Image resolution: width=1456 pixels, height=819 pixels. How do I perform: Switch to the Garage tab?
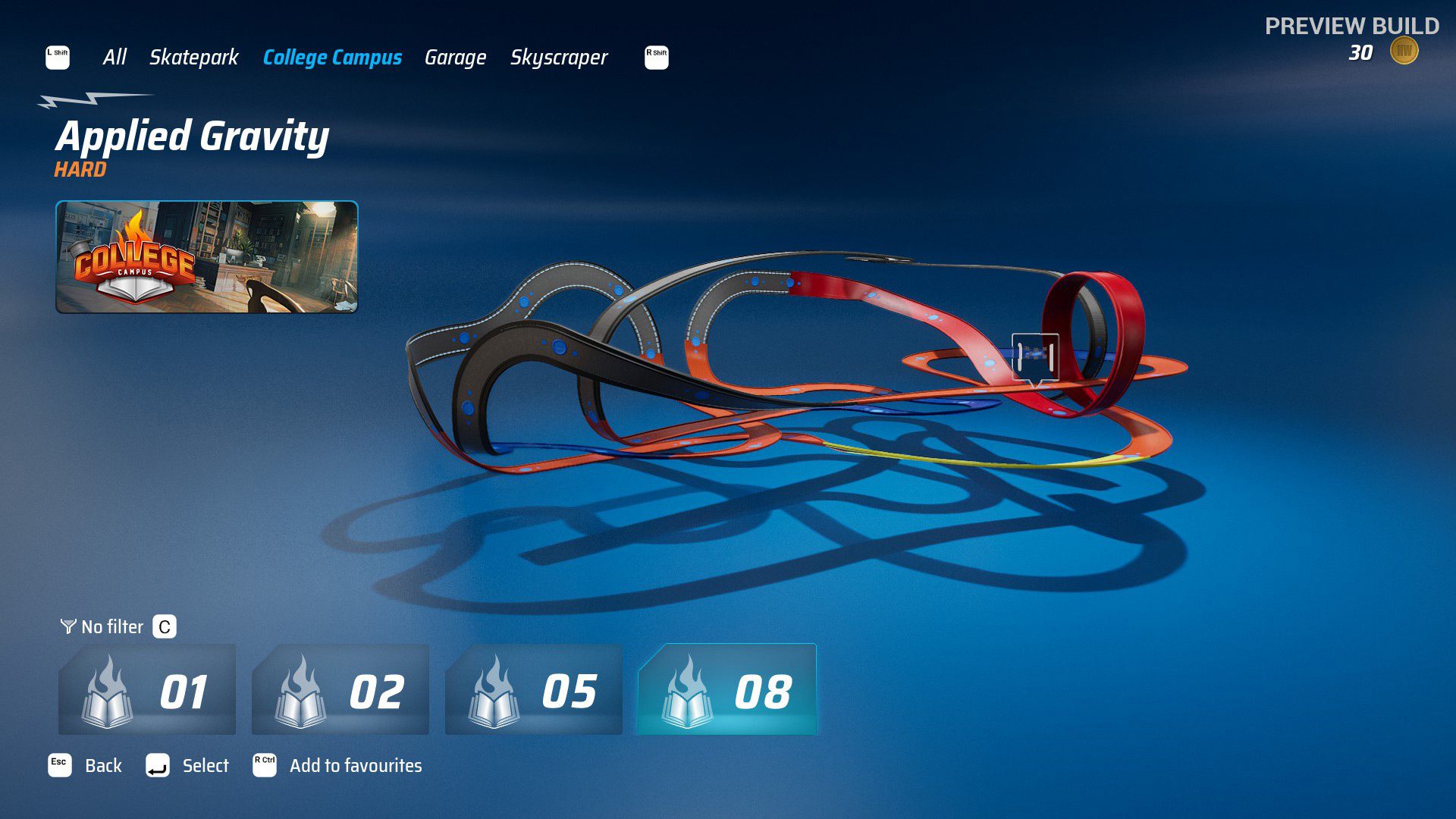[x=456, y=57]
